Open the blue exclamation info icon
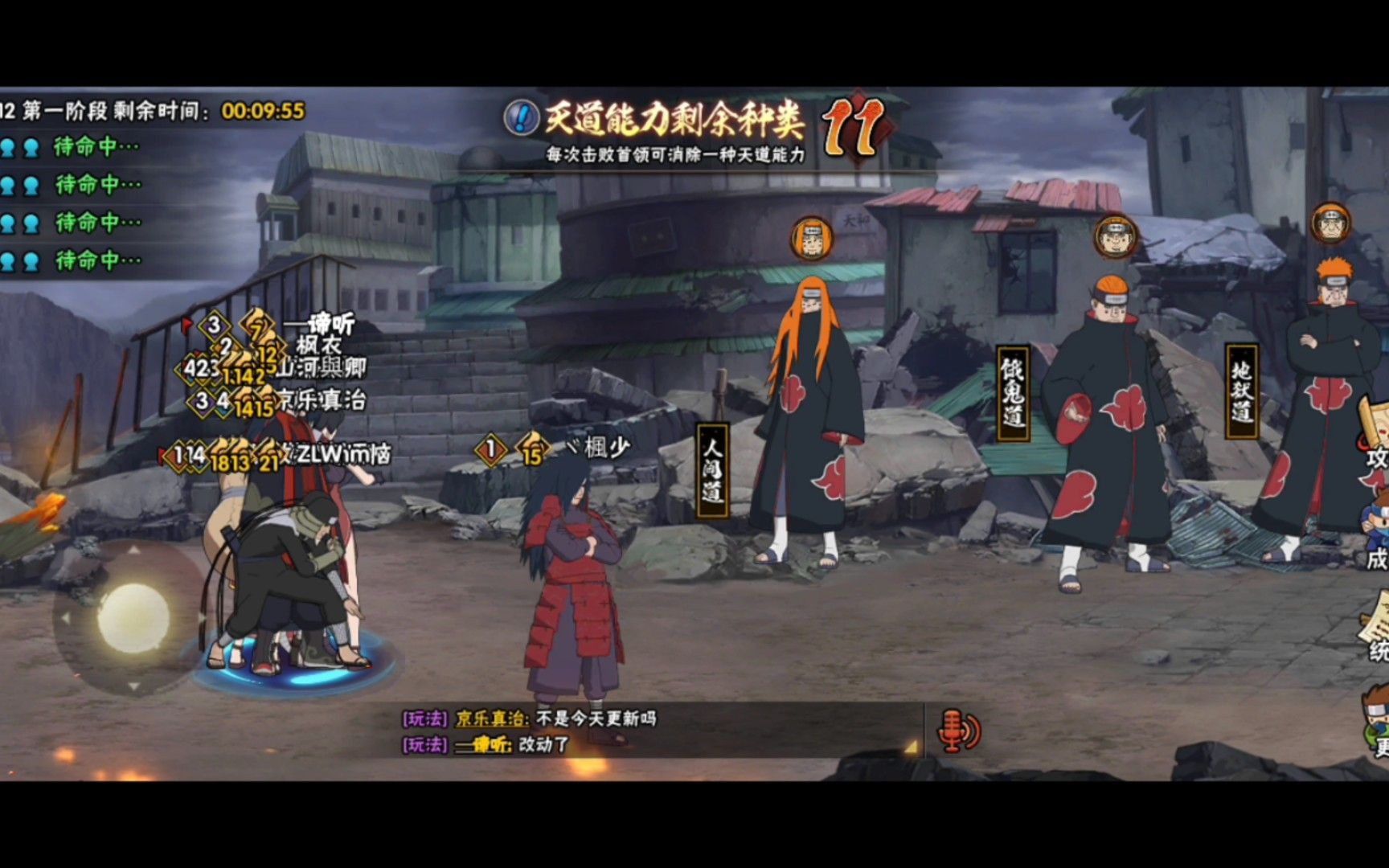Viewport: 1389px width, 868px height. click(521, 117)
